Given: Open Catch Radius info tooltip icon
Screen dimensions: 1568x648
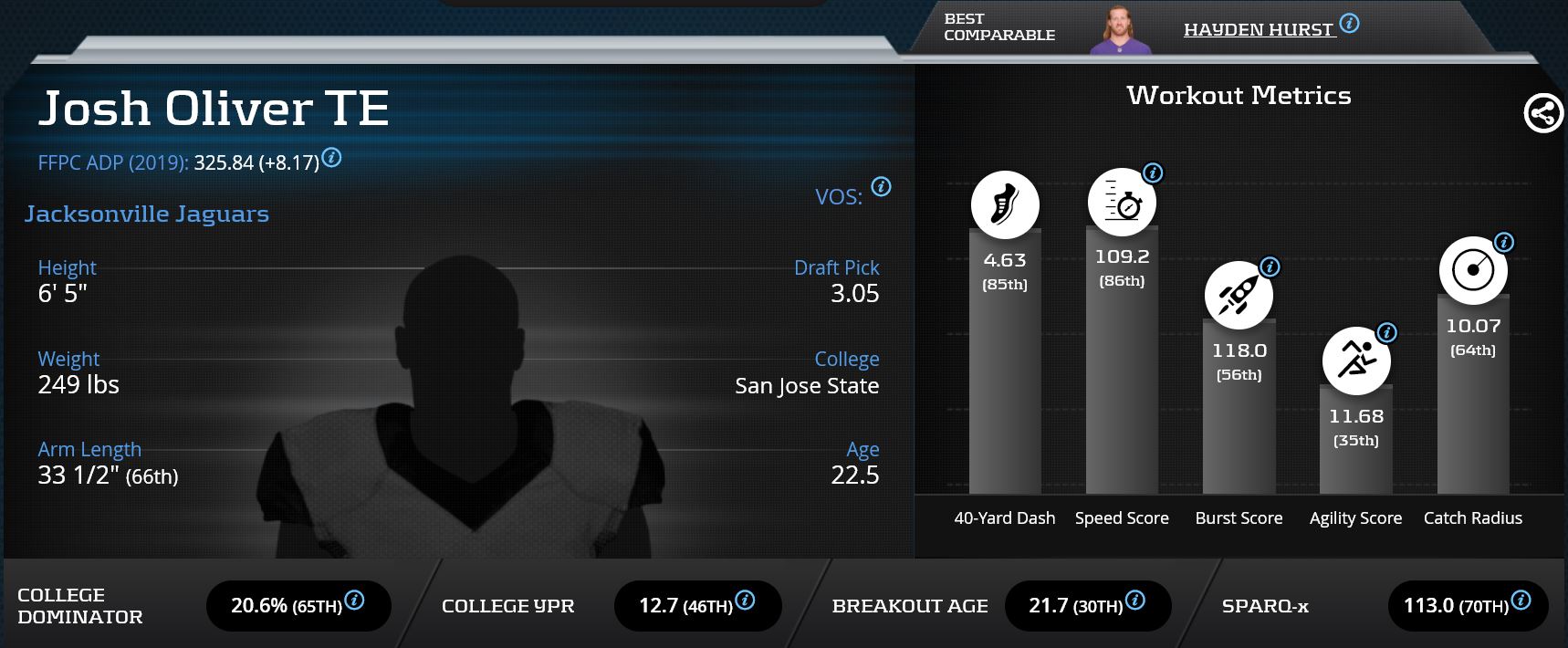Looking at the screenshot, I should coord(1504,243).
